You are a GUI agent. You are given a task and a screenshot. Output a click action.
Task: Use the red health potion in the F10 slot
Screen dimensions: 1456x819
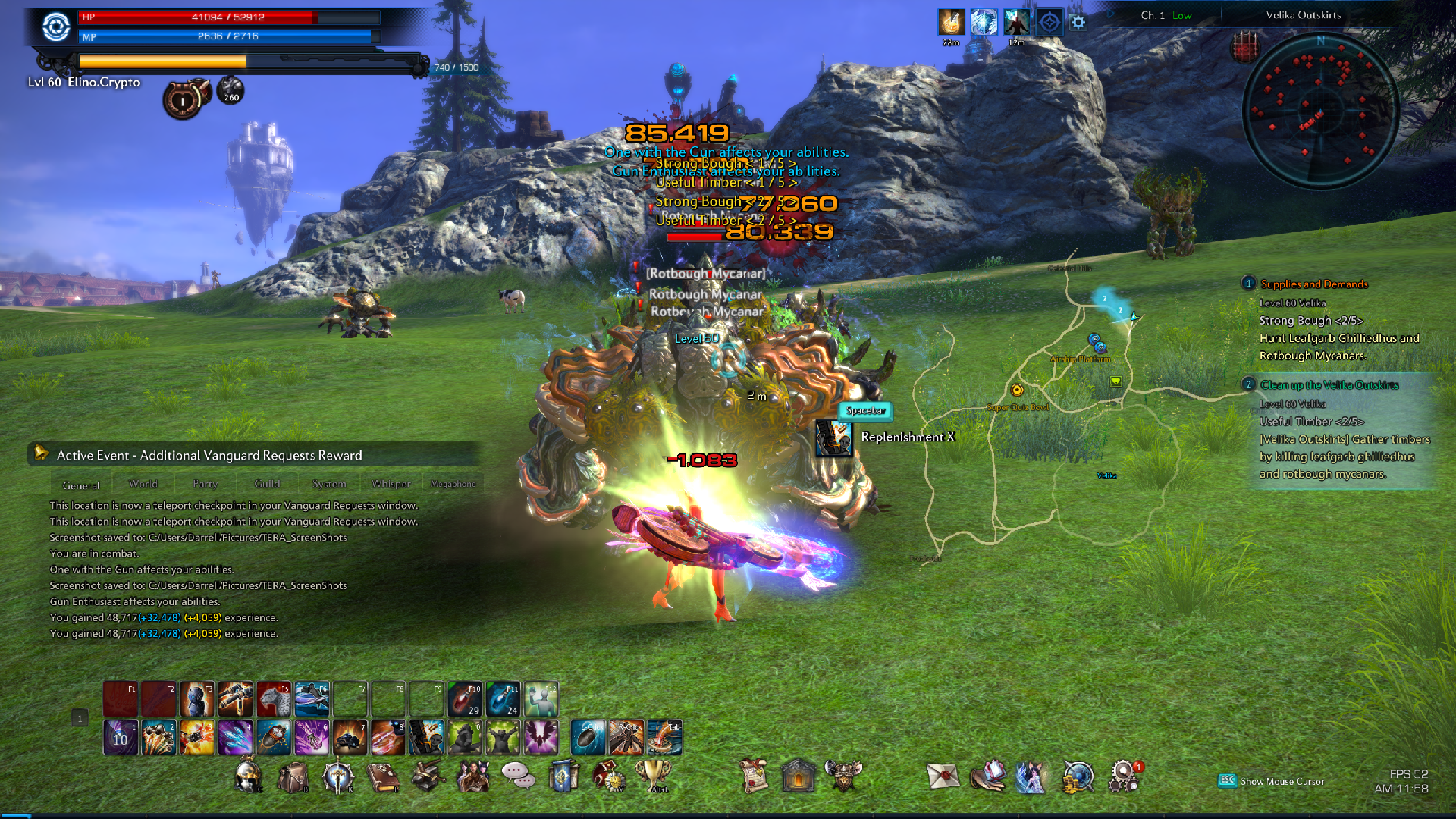coord(465,698)
